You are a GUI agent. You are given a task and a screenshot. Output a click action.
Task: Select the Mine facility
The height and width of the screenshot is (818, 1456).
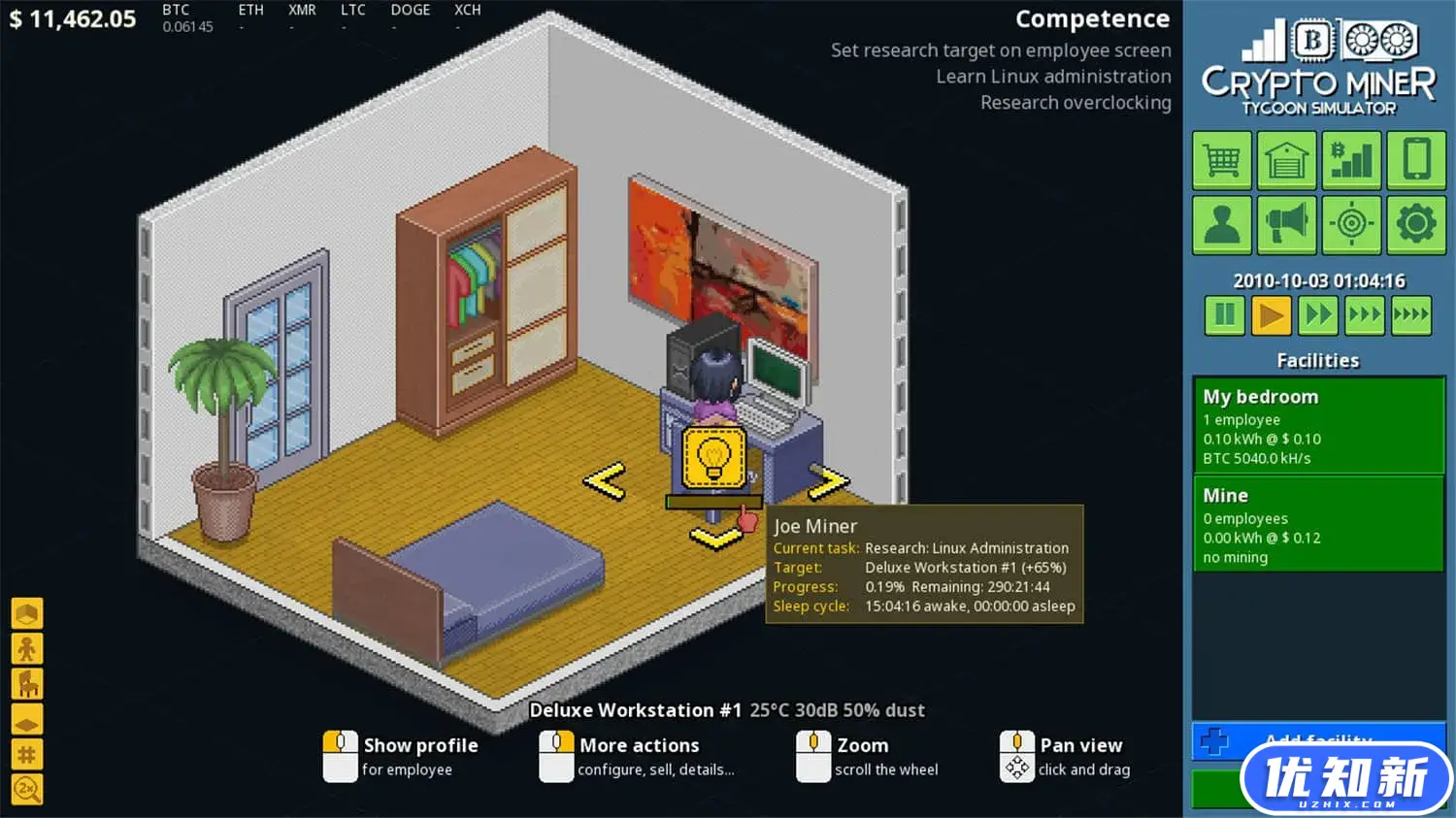1317,524
